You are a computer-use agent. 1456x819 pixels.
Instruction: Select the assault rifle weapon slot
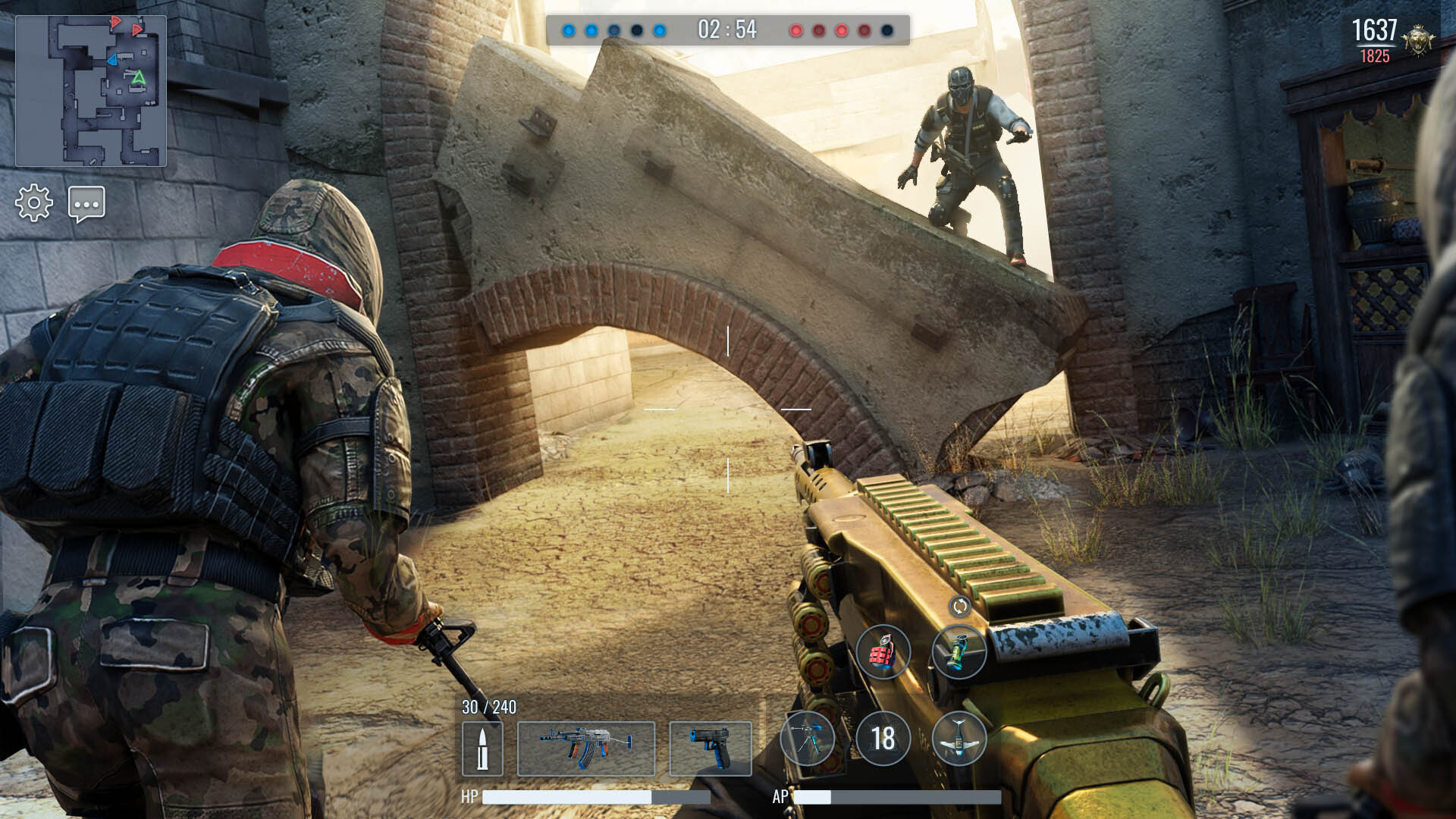585,748
